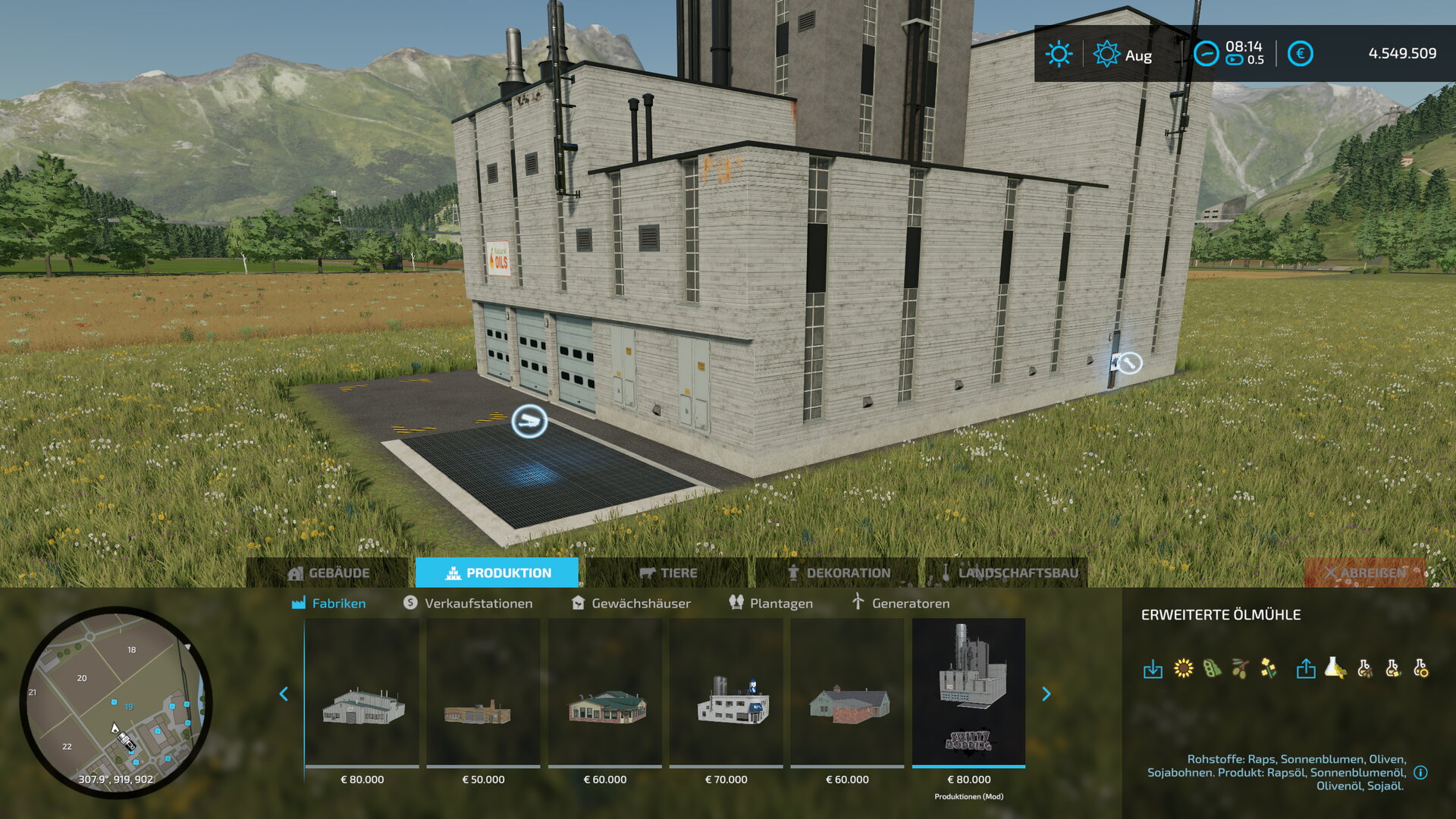Viewport: 1456px width, 819px height.
Task: Select the Erweiterte Ölmühle mod thumbnail
Action: (x=968, y=692)
